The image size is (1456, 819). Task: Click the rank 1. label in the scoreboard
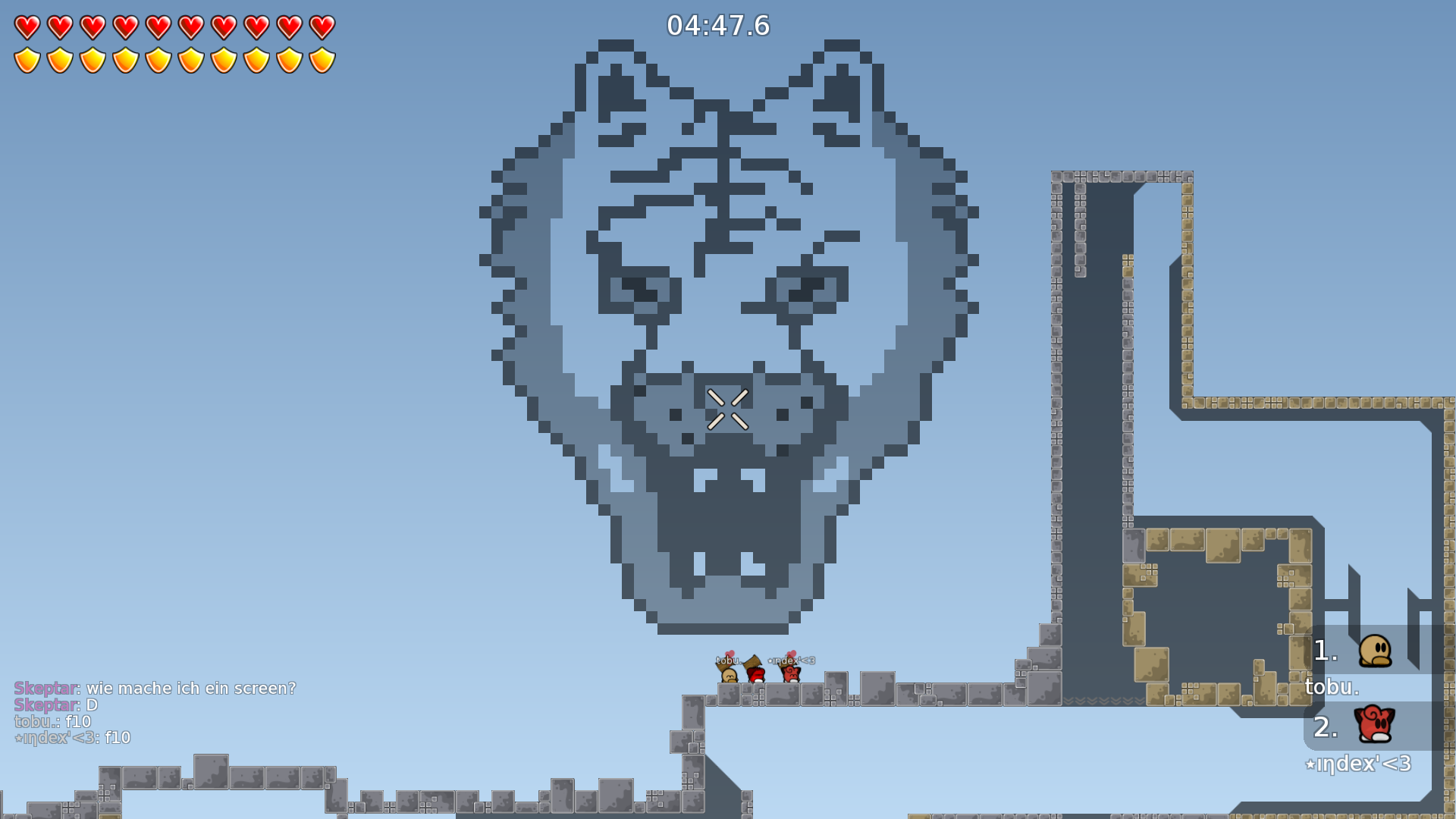tap(1324, 651)
